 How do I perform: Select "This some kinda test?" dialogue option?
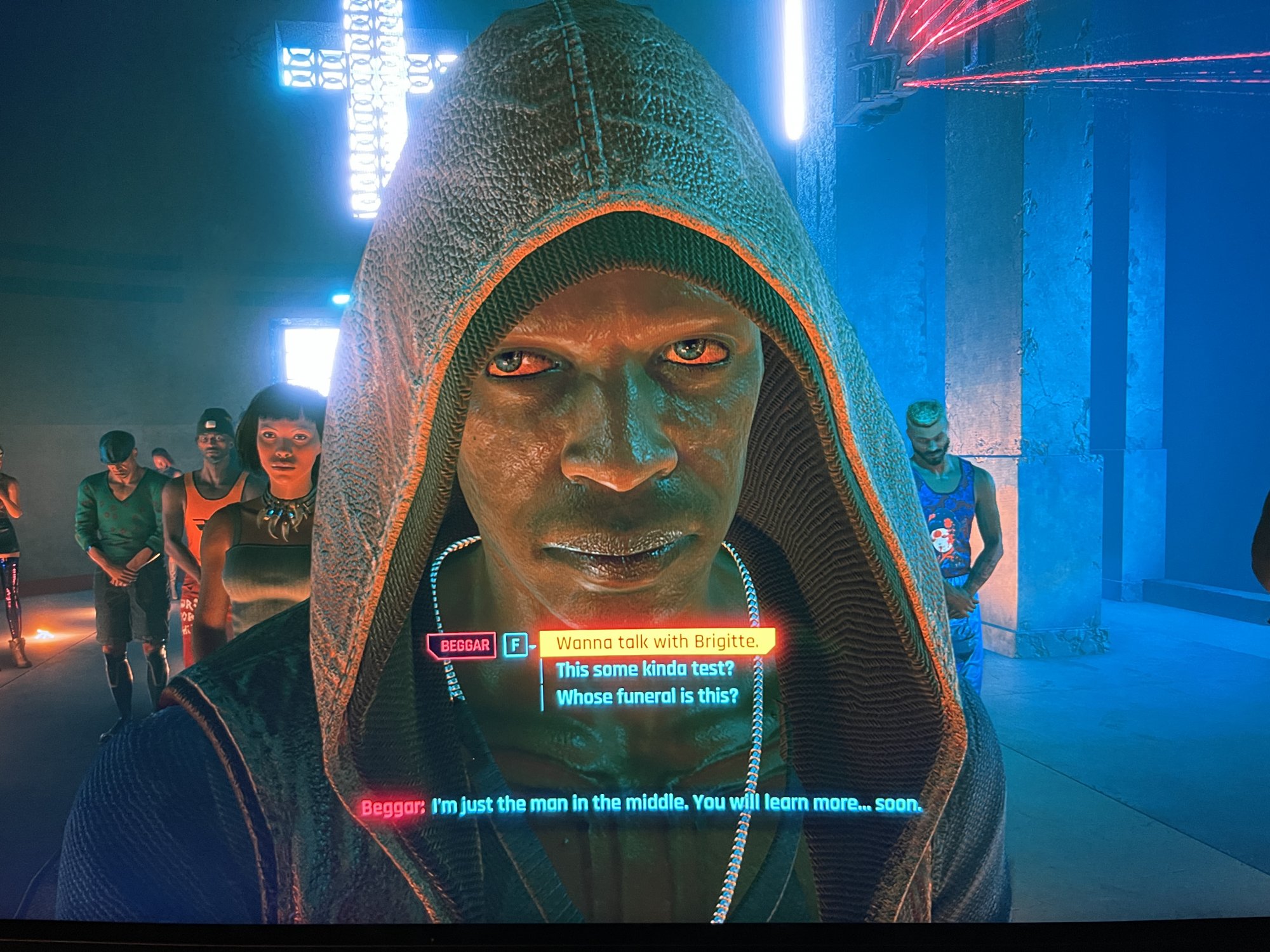[645, 669]
